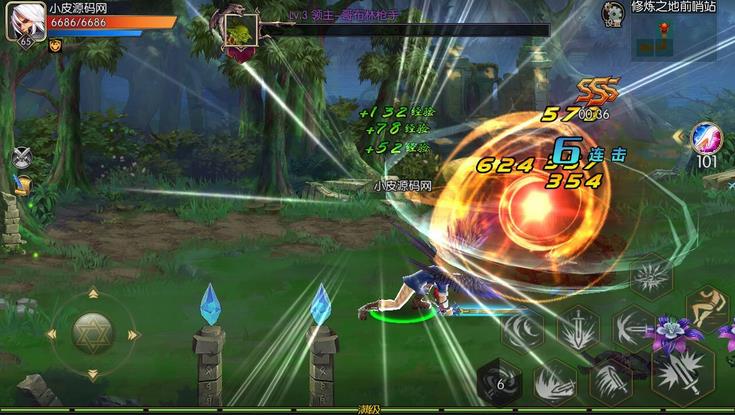Tap the virtual joystick pad
The height and width of the screenshot is (415, 735).
pyautogui.click(x=92, y=333)
